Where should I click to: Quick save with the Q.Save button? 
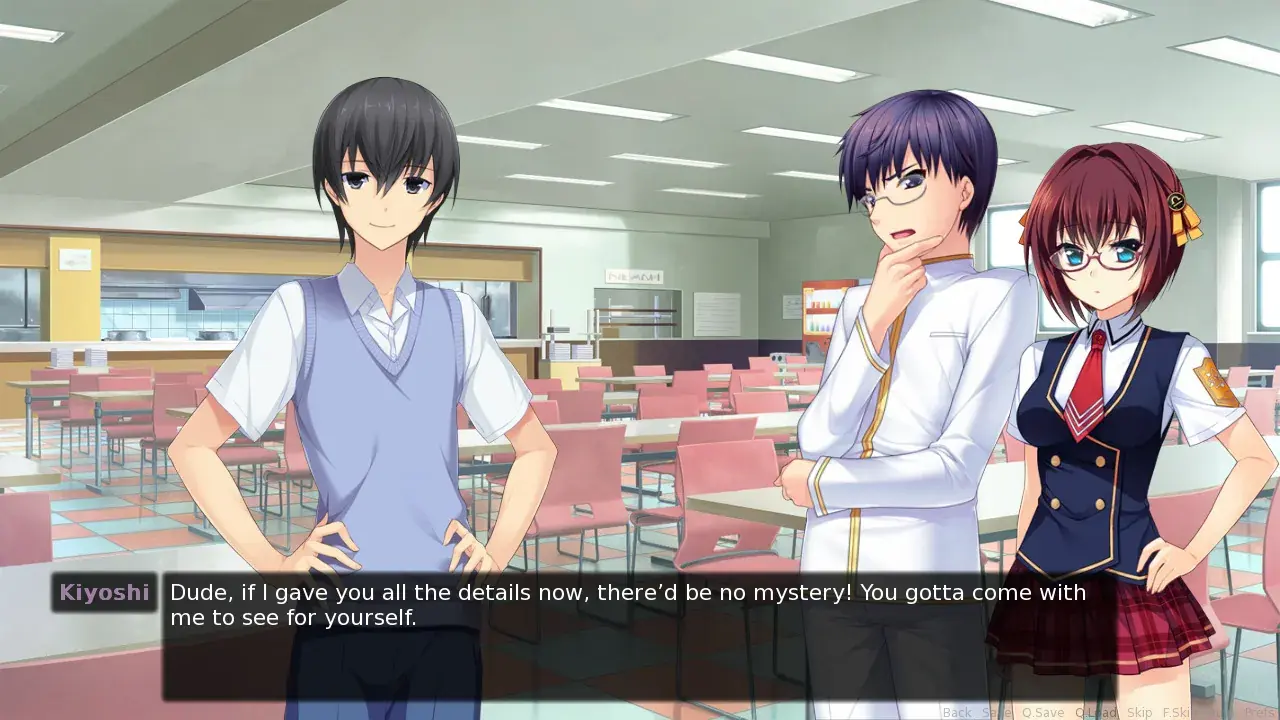pos(1042,712)
